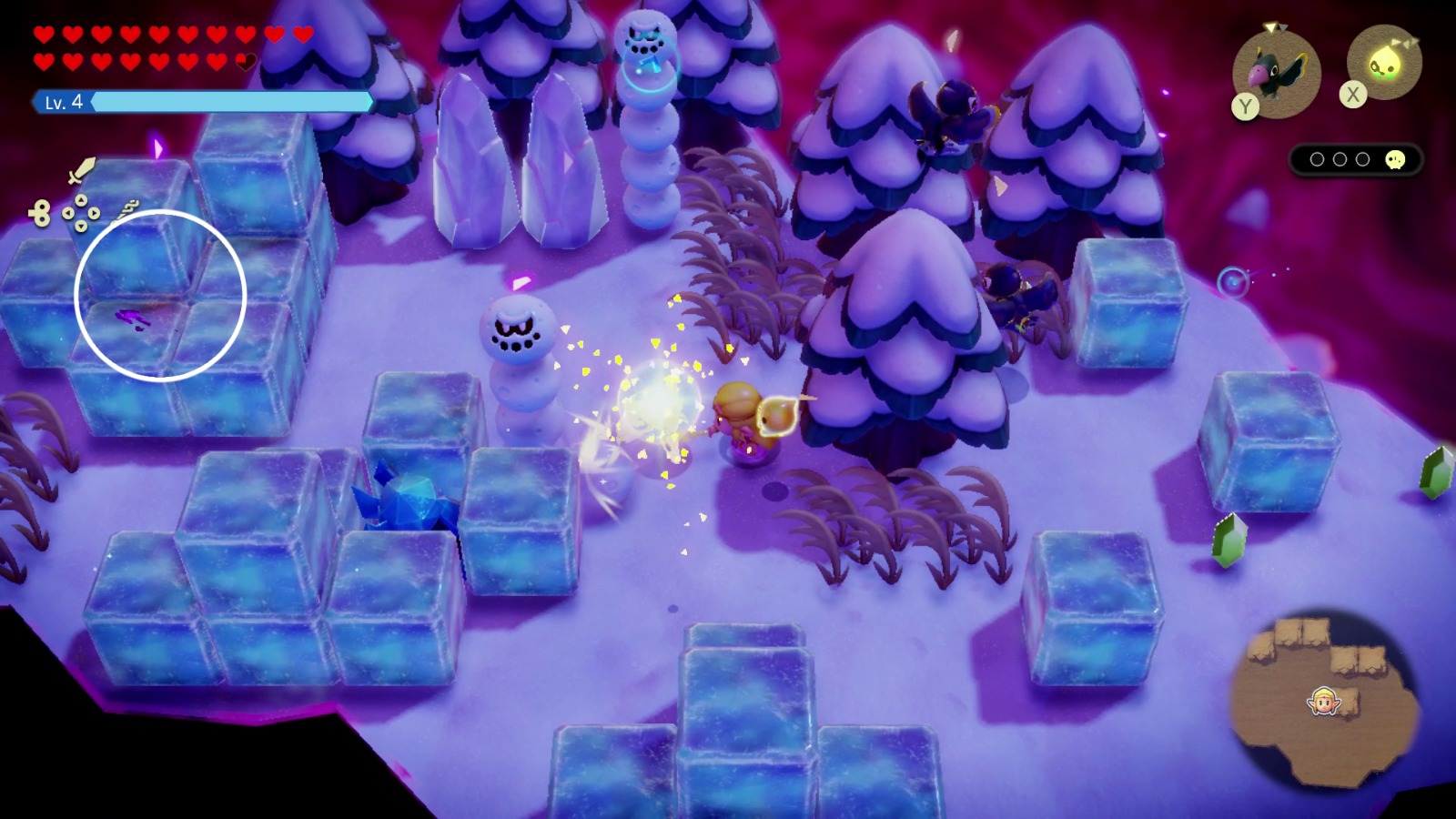
Task: Click the gray arrow beside the Crow echo's triangle
Action: (x=1284, y=26)
